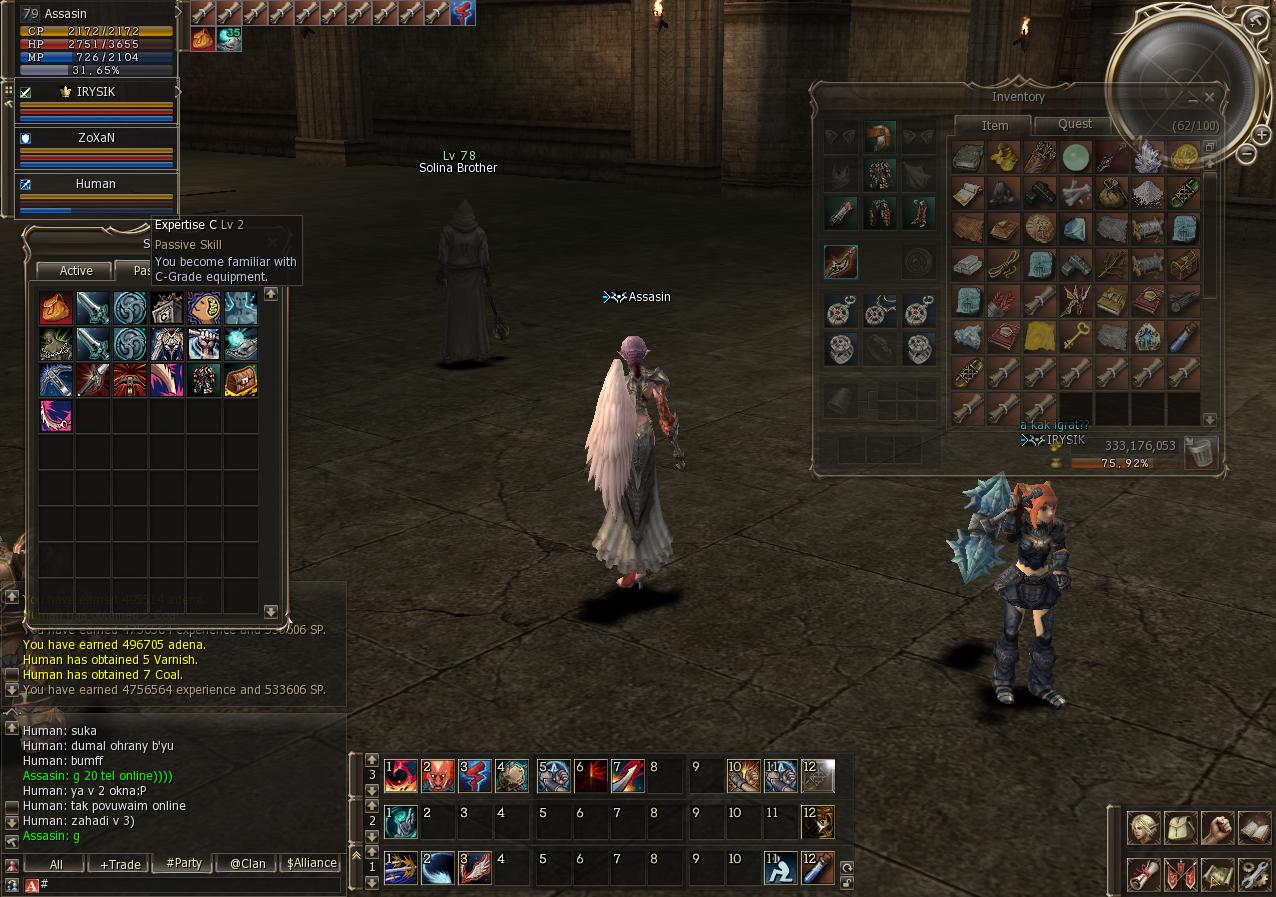
Task: Select party member ZoXaN
Action: (96, 139)
